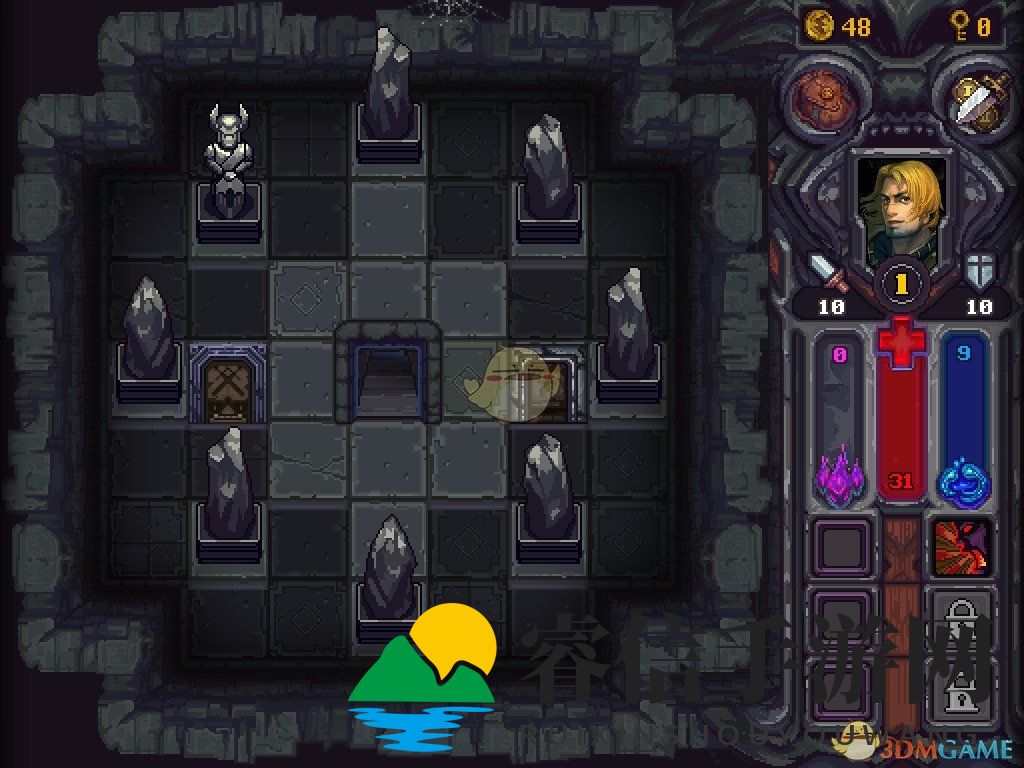Screen dimensions: 1024x768
Task: Activate the red slash skill icon
Action: tap(962, 547)
